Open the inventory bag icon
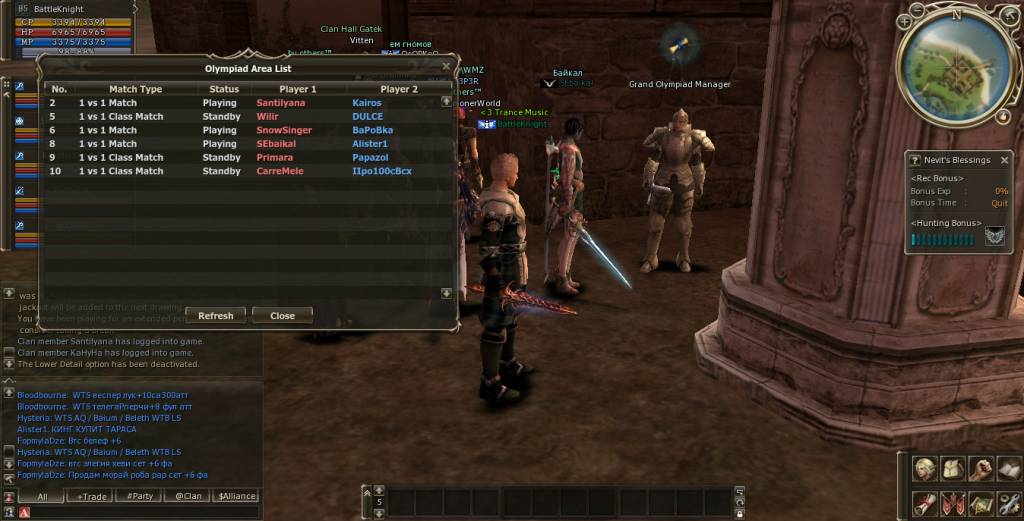 pyautogui.click(x=952, y=469)
